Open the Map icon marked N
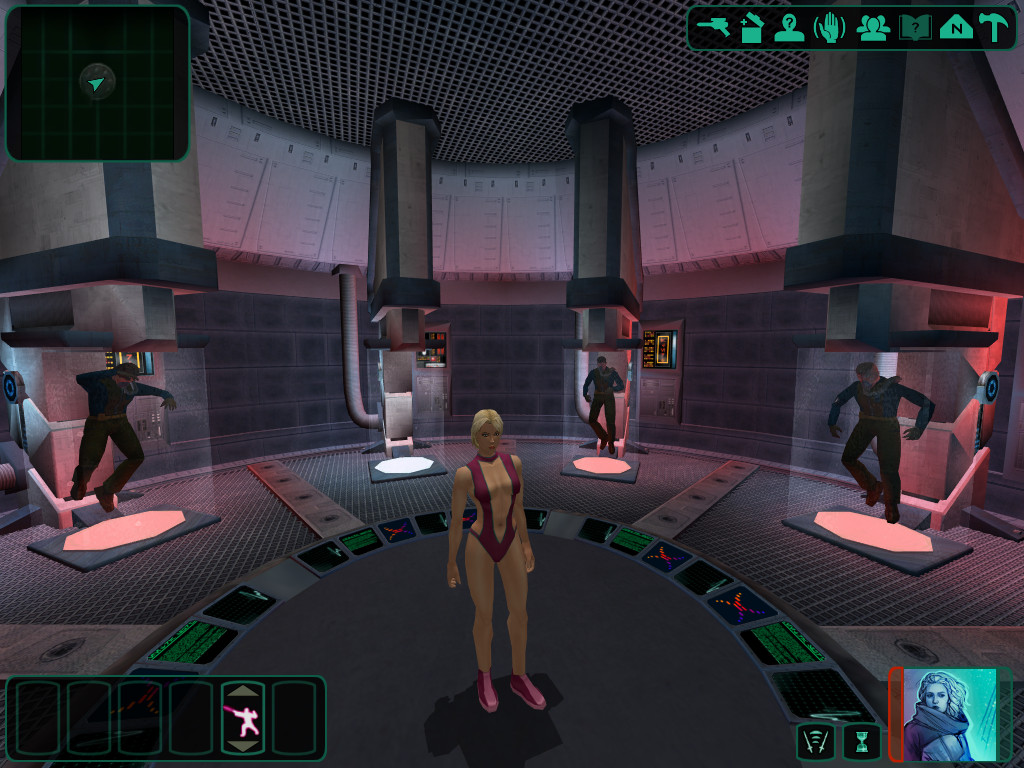Viewport: 1024px width, 768px height. pos(956,28)
